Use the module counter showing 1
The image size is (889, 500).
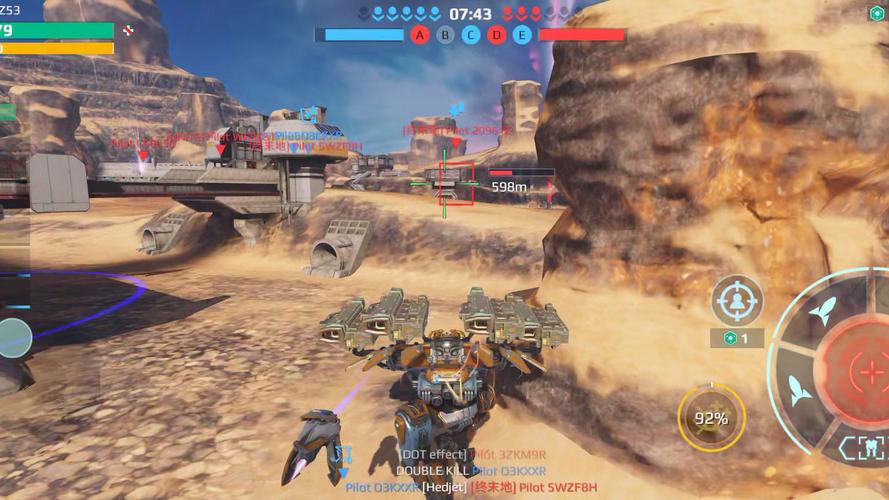tap(737, 338)
